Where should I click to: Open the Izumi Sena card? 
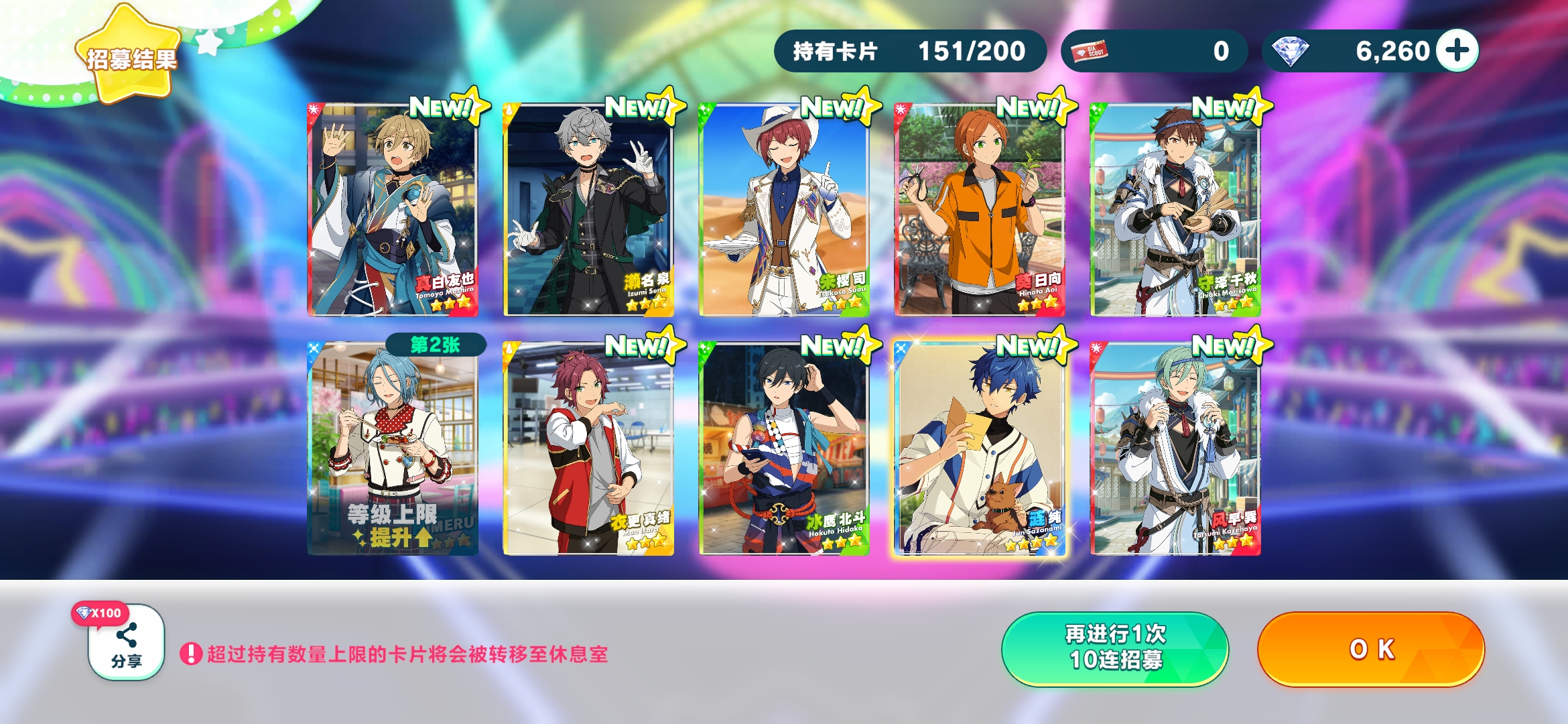point(588,210)
